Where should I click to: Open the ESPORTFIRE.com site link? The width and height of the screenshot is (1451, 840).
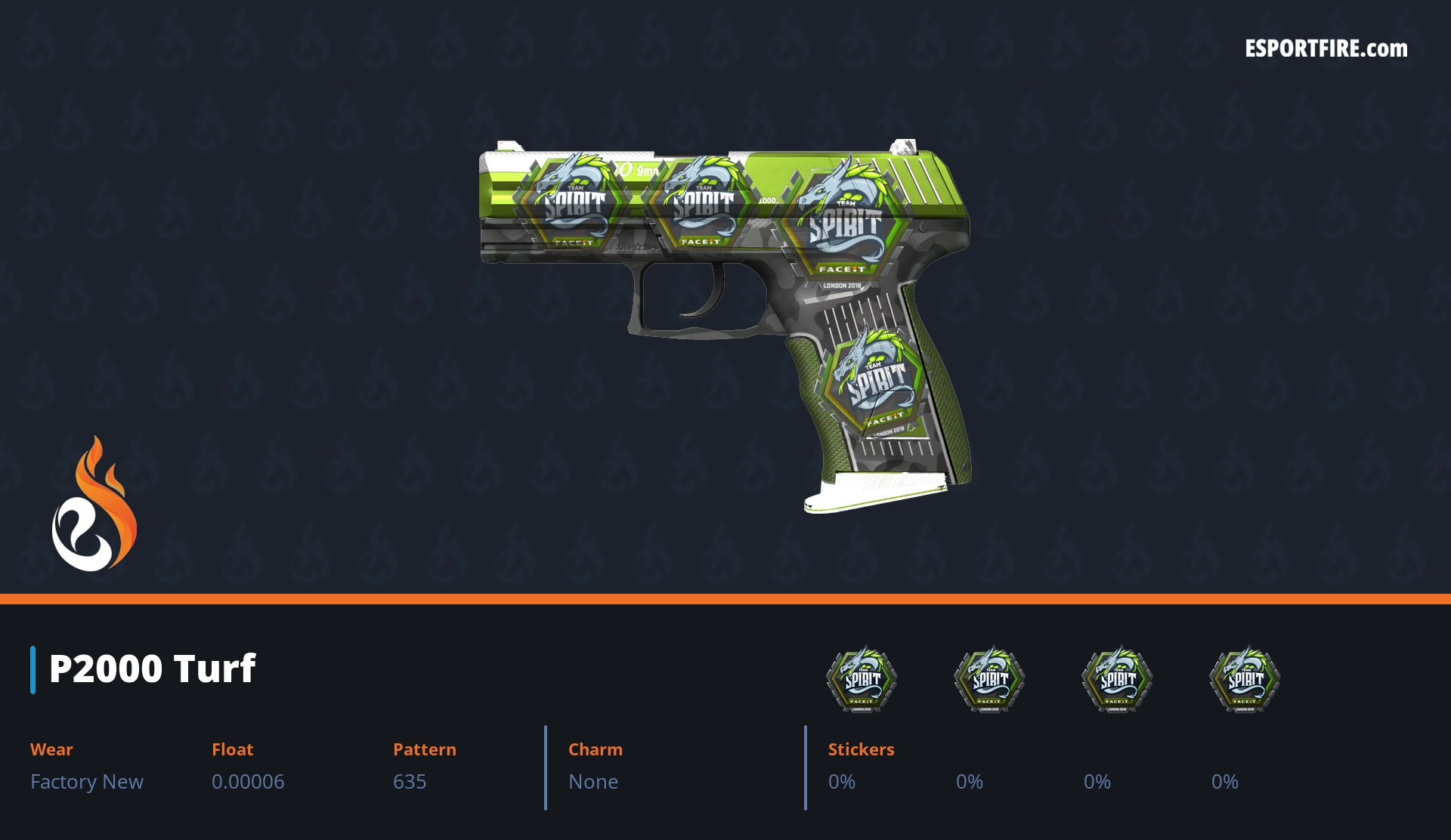1326,49
